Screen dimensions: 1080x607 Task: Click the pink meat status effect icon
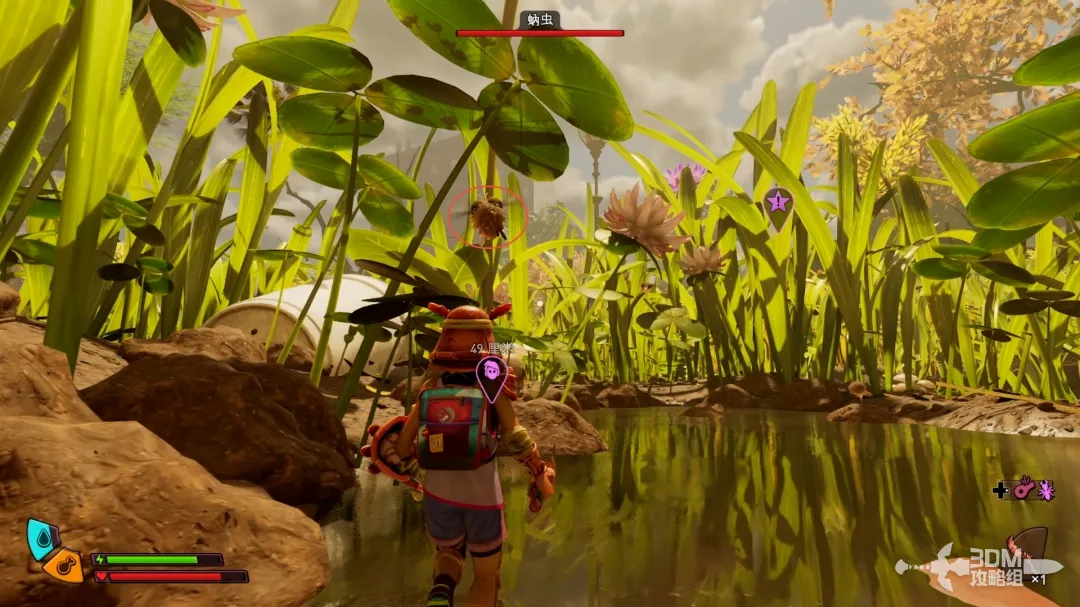pos(1023,489)
